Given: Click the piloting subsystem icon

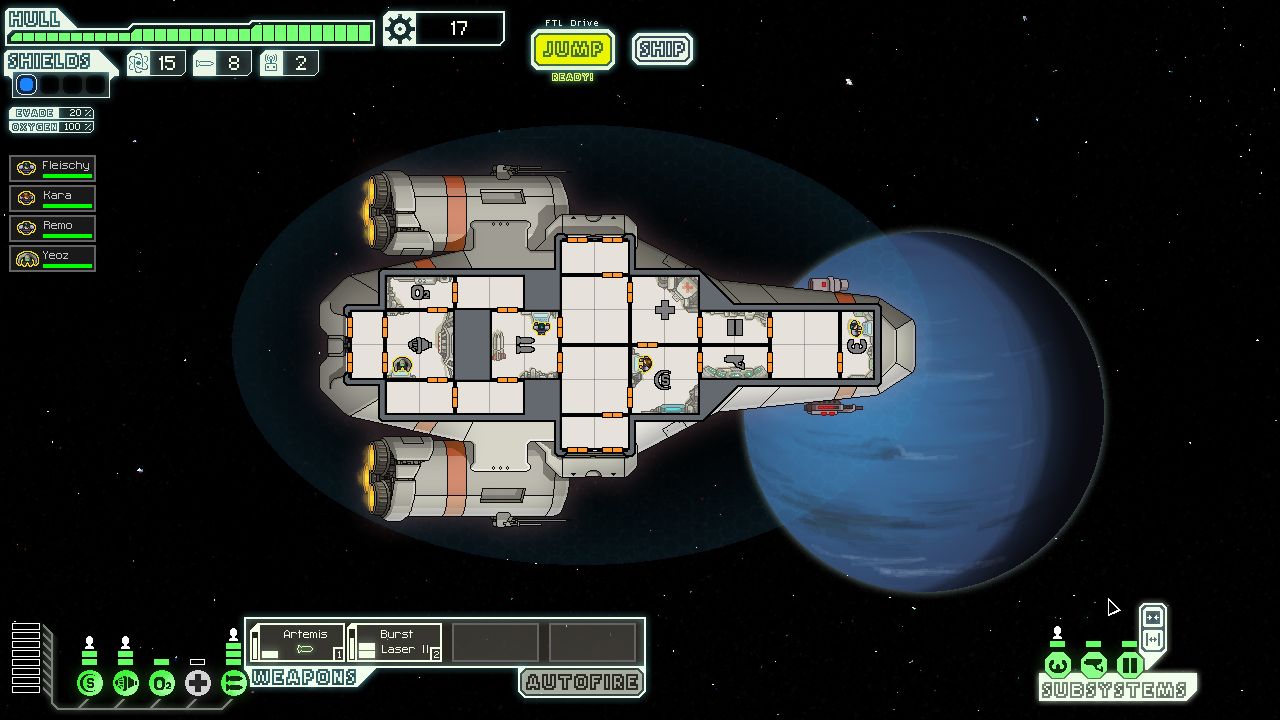Looking at the screenshot, I should click(1058, 665).
